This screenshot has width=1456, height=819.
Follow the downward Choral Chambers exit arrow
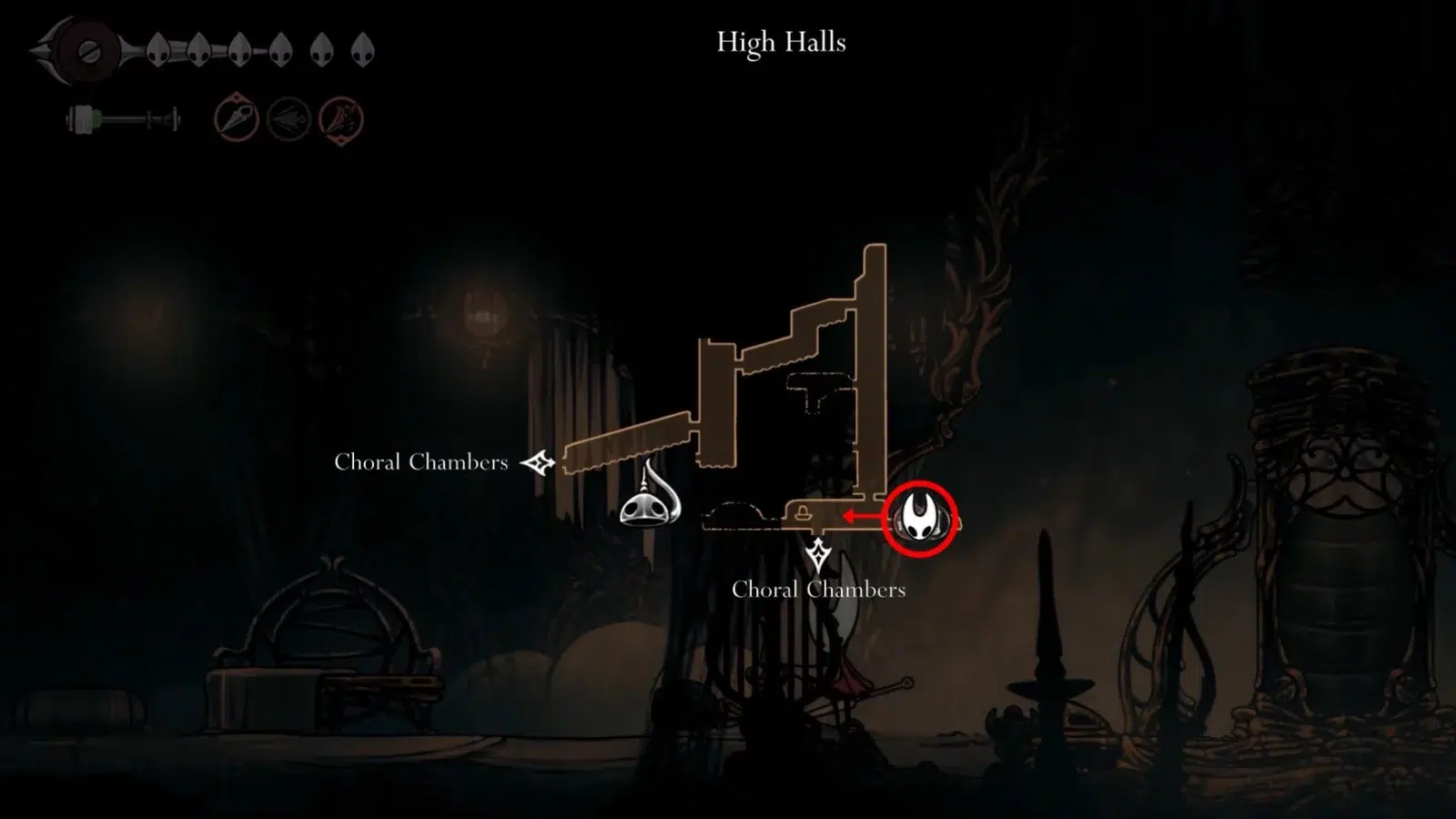pos(818,554)
